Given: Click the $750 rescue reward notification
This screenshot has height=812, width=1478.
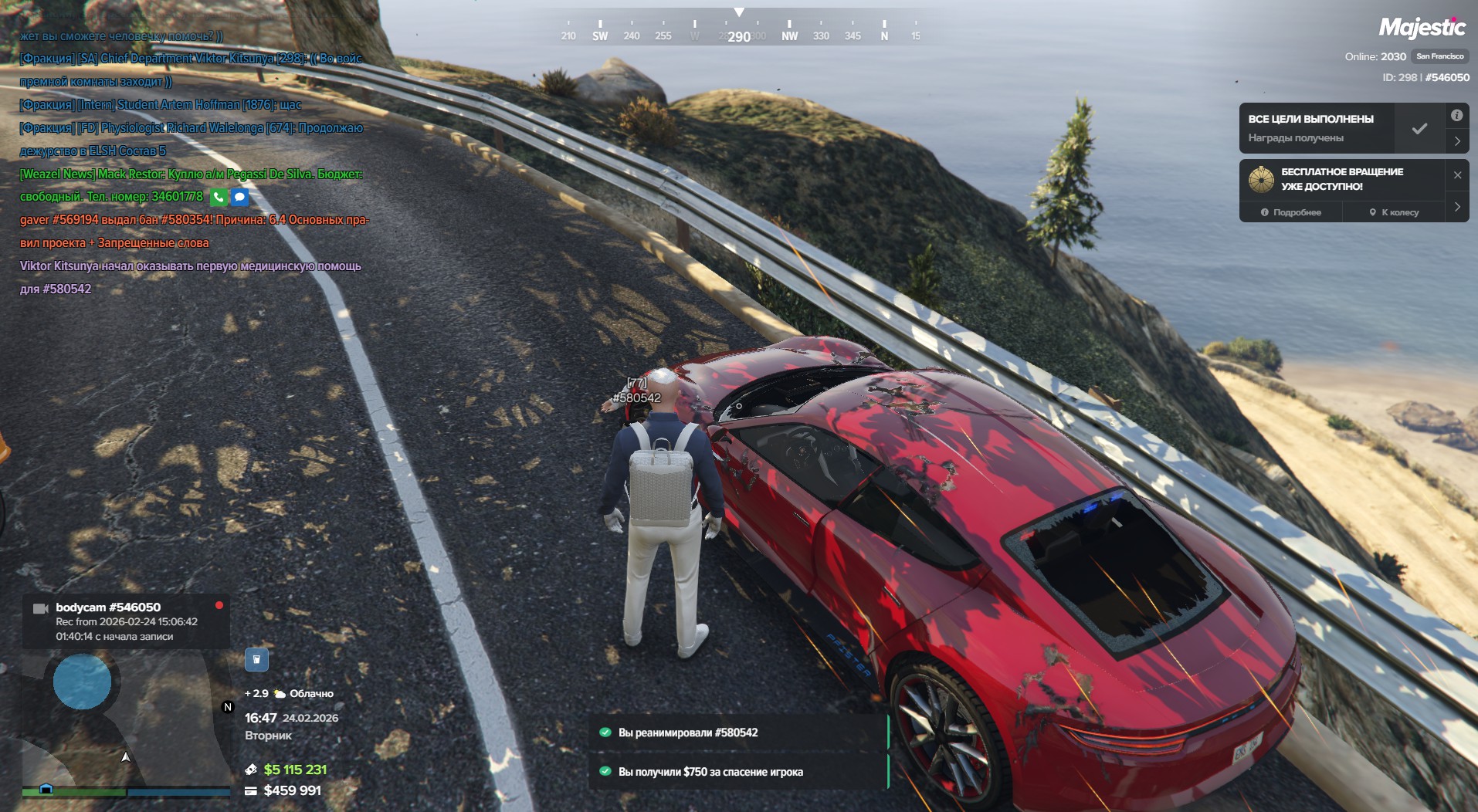Looking at the screenshot, I should point(738,771).
